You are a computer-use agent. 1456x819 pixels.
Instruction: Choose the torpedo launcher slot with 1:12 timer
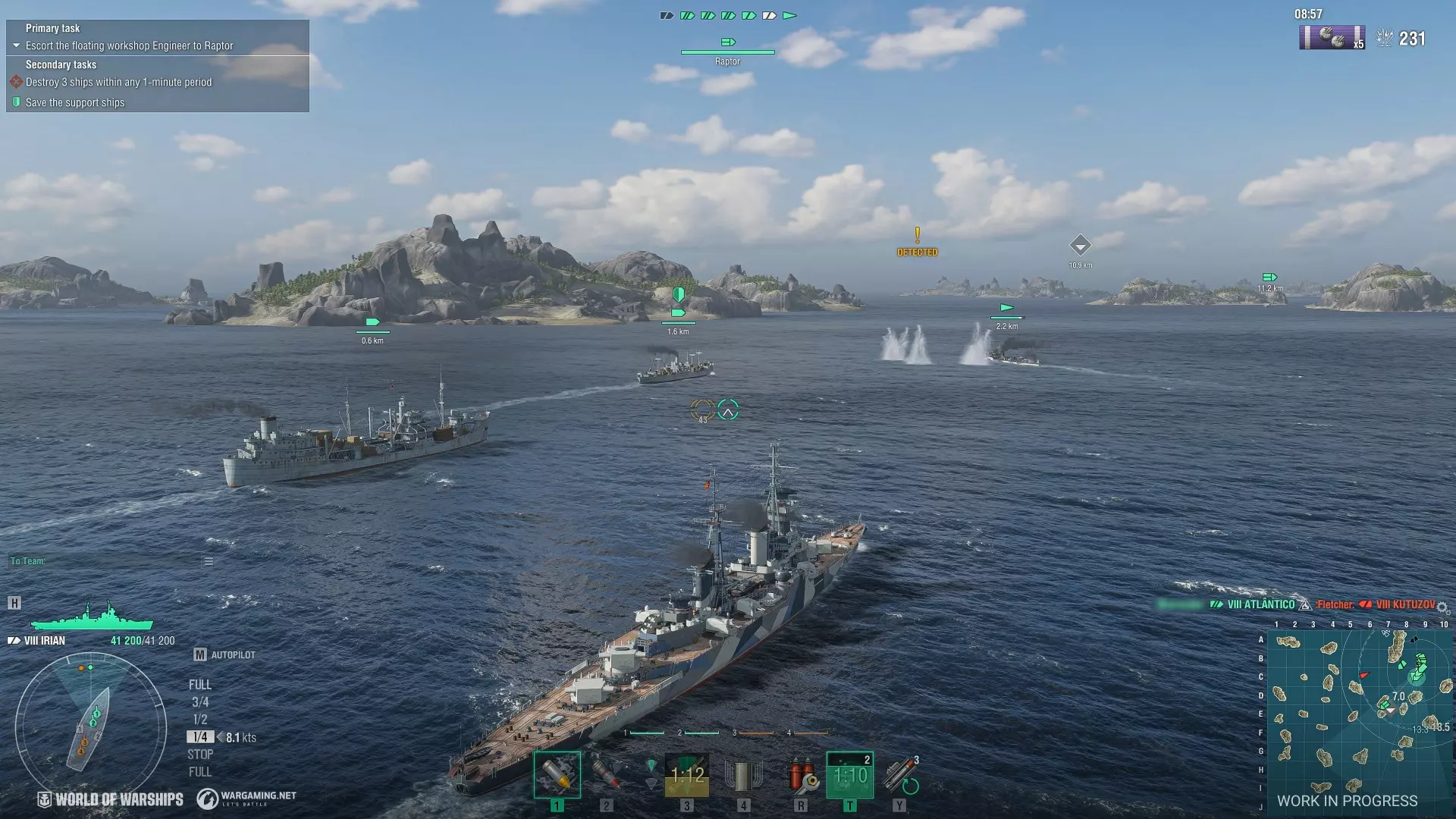[x=687, y=775]
